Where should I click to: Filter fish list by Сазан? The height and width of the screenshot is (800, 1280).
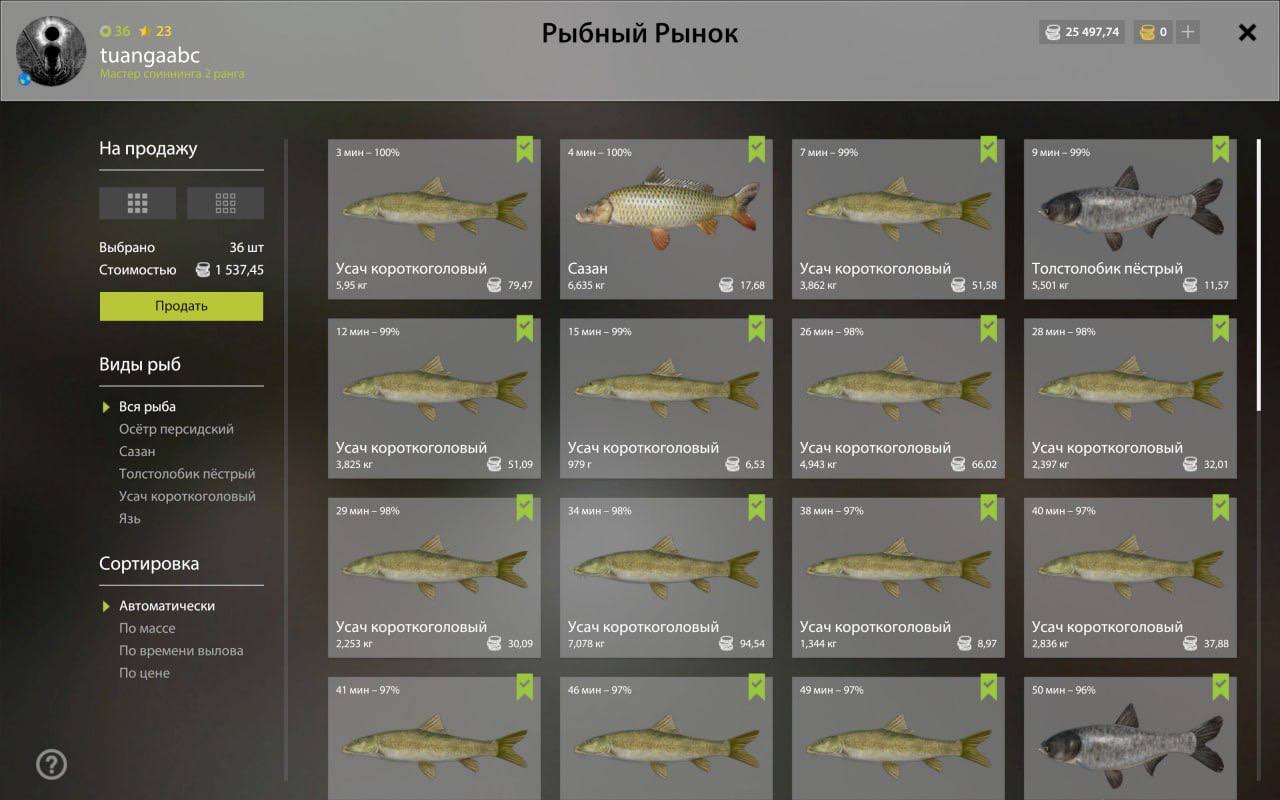(137, 451)
